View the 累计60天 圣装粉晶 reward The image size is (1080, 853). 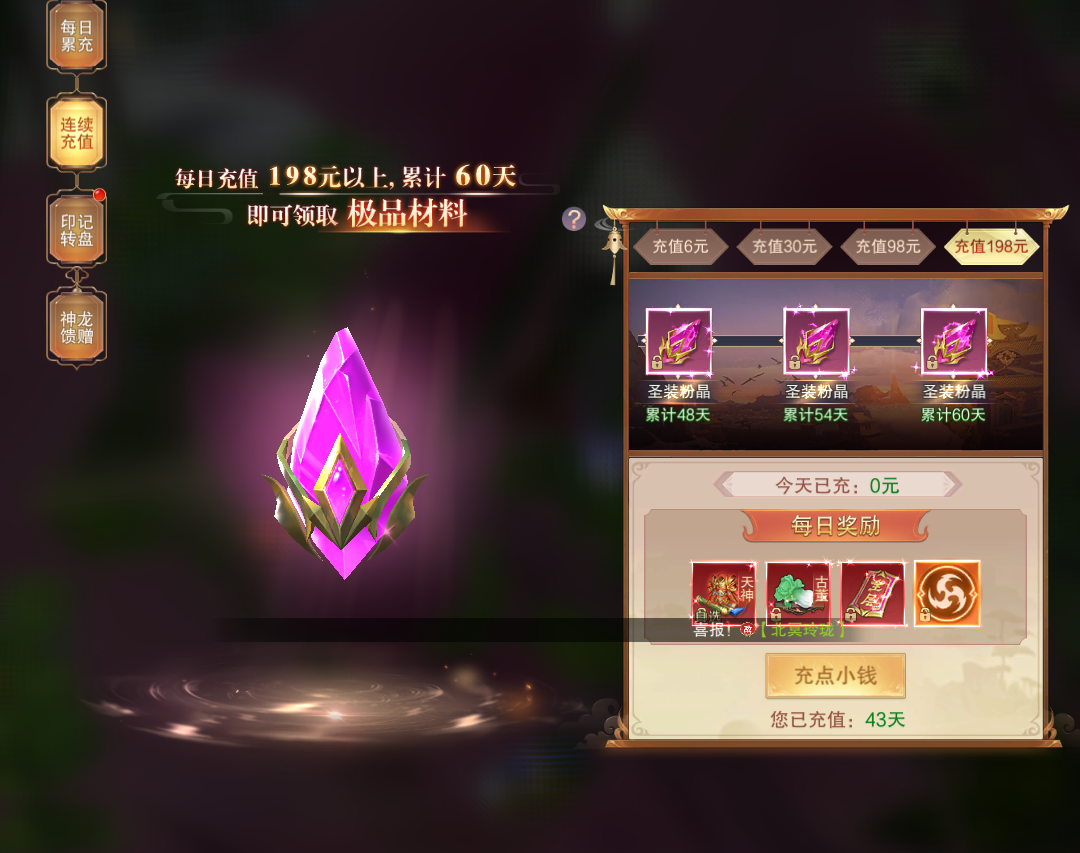(953, 341)
